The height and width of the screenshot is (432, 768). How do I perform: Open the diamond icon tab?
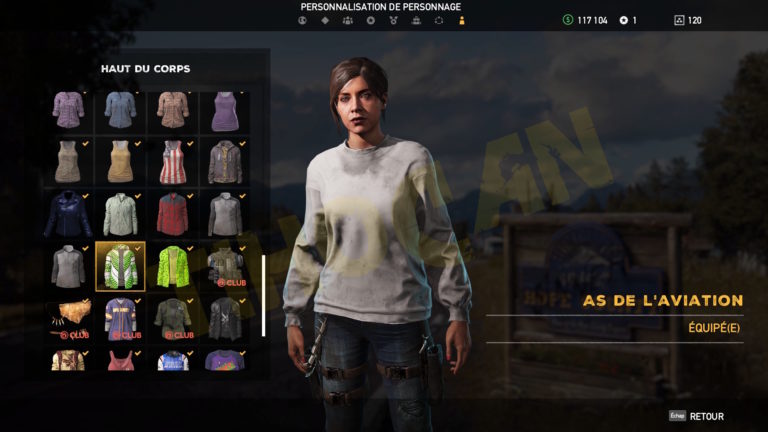(x=323, y=20)
